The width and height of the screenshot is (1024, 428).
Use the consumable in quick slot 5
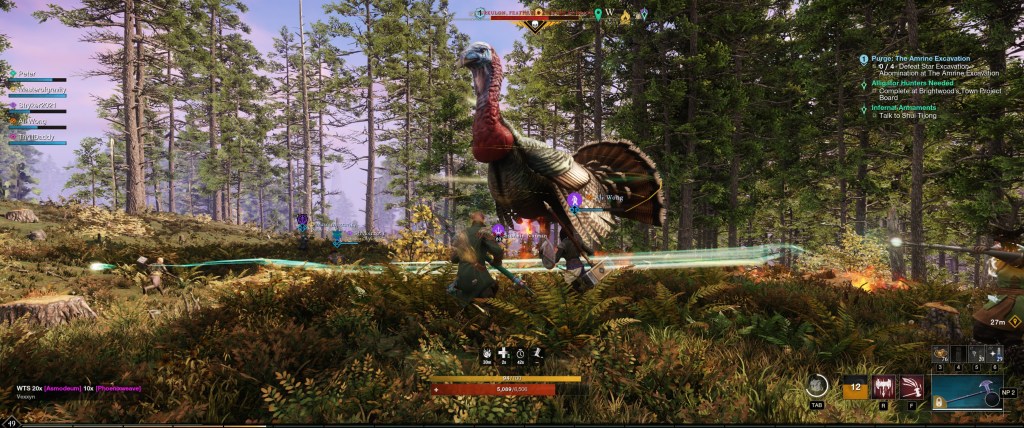coord(978,356)
